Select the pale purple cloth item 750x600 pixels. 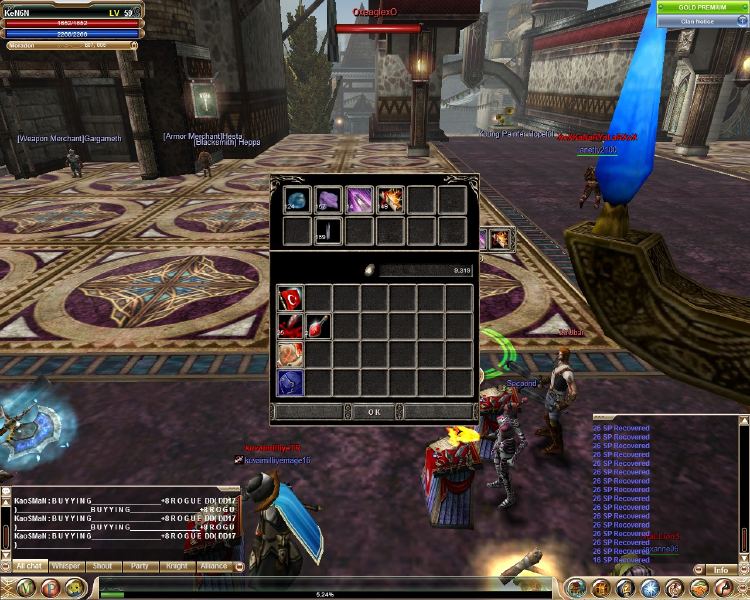click(328, 200)
